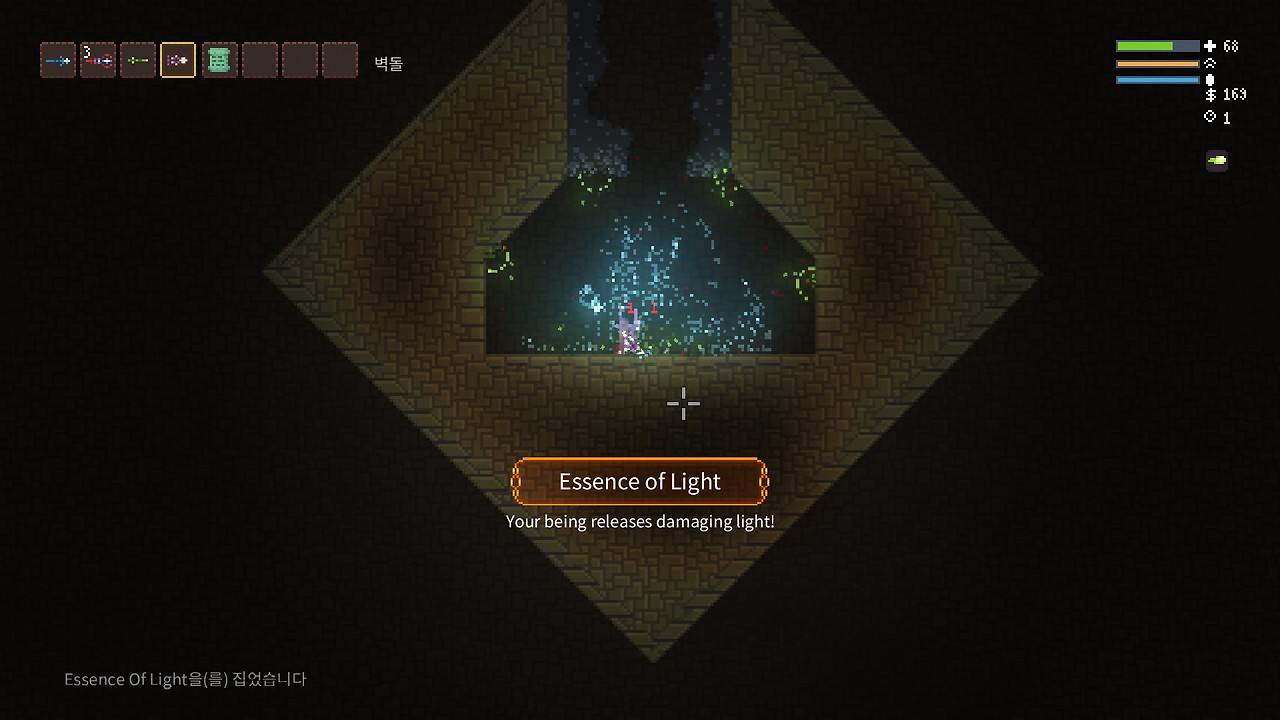Select the blue arrow wand slot
This screenshot has height=720, width=1280.
coord(58,61)
